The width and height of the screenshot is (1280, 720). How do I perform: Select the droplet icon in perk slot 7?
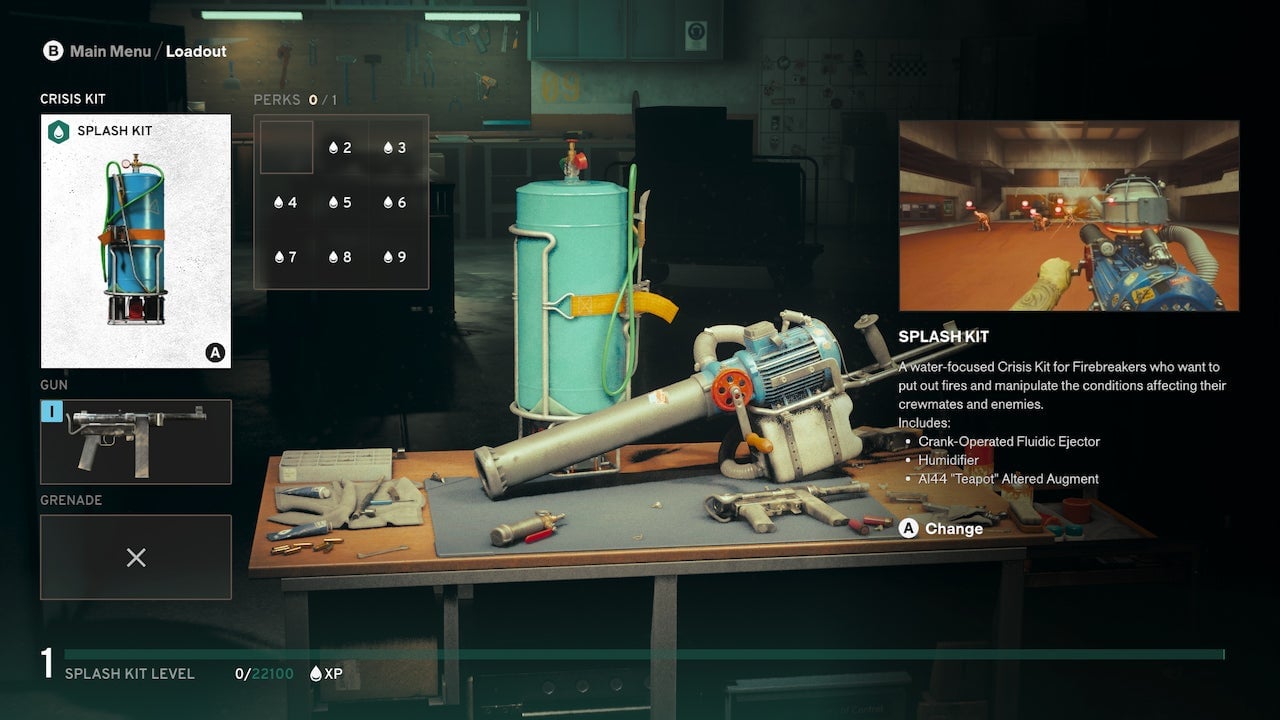(x=282, y=256)
